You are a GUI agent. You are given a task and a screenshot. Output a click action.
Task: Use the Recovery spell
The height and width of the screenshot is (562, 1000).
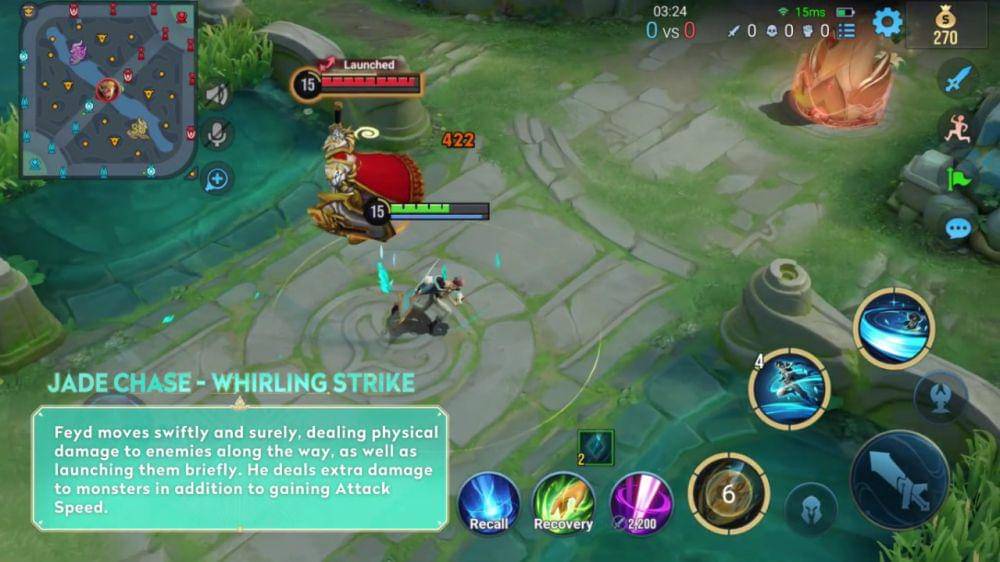click(563, 503)
